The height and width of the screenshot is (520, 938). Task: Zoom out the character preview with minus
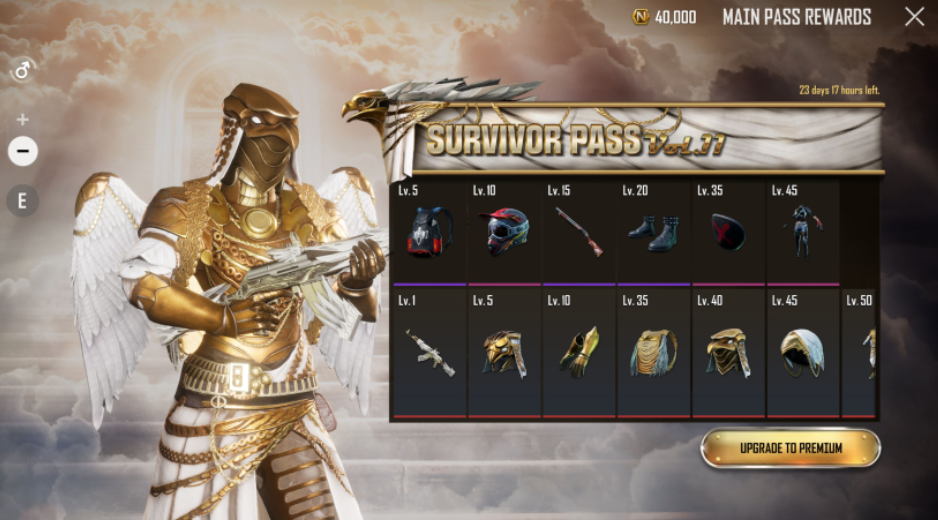pyautogui.click(x=23, y=151)
